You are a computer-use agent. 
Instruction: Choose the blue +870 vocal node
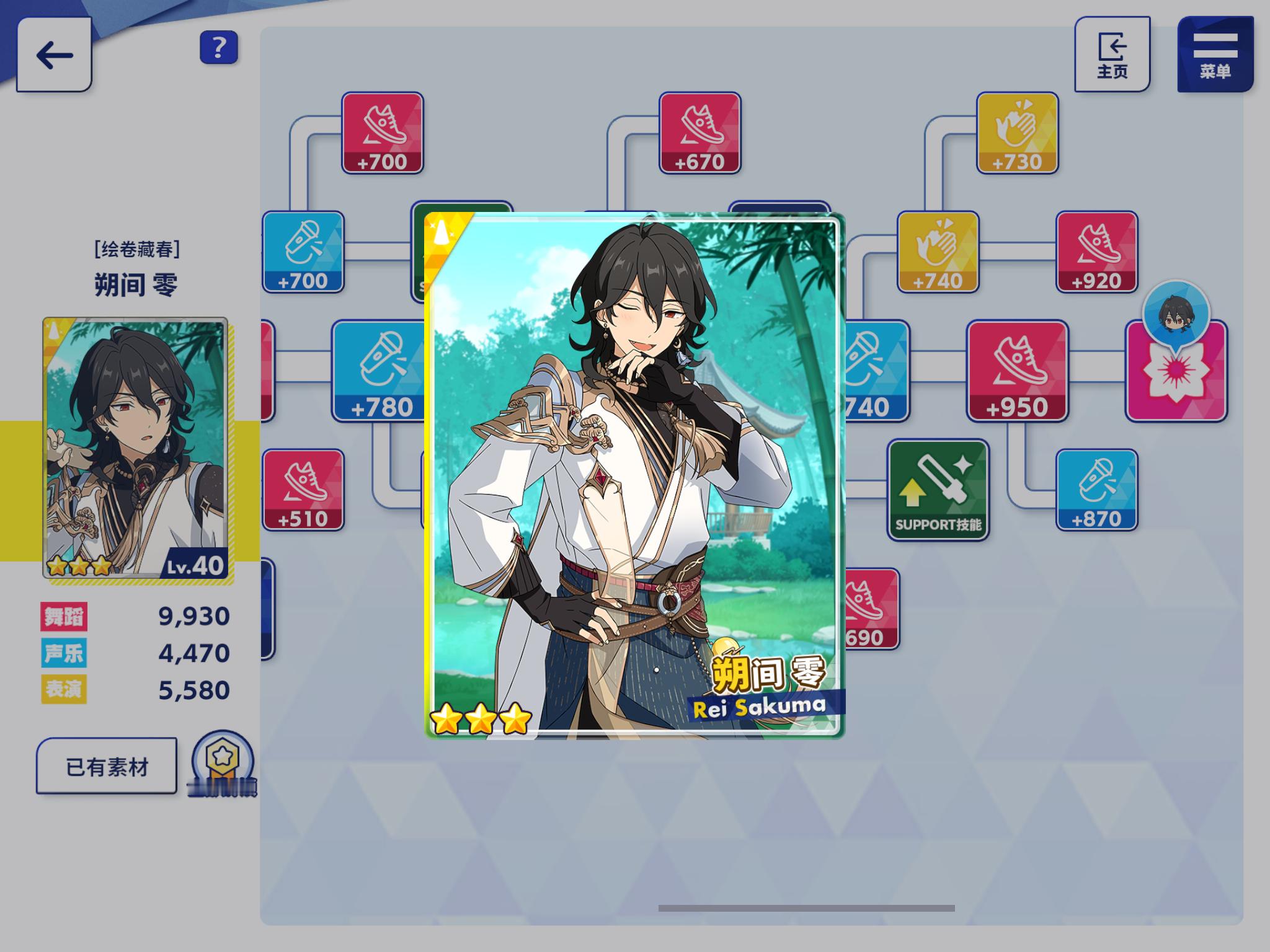[1096, 490]
